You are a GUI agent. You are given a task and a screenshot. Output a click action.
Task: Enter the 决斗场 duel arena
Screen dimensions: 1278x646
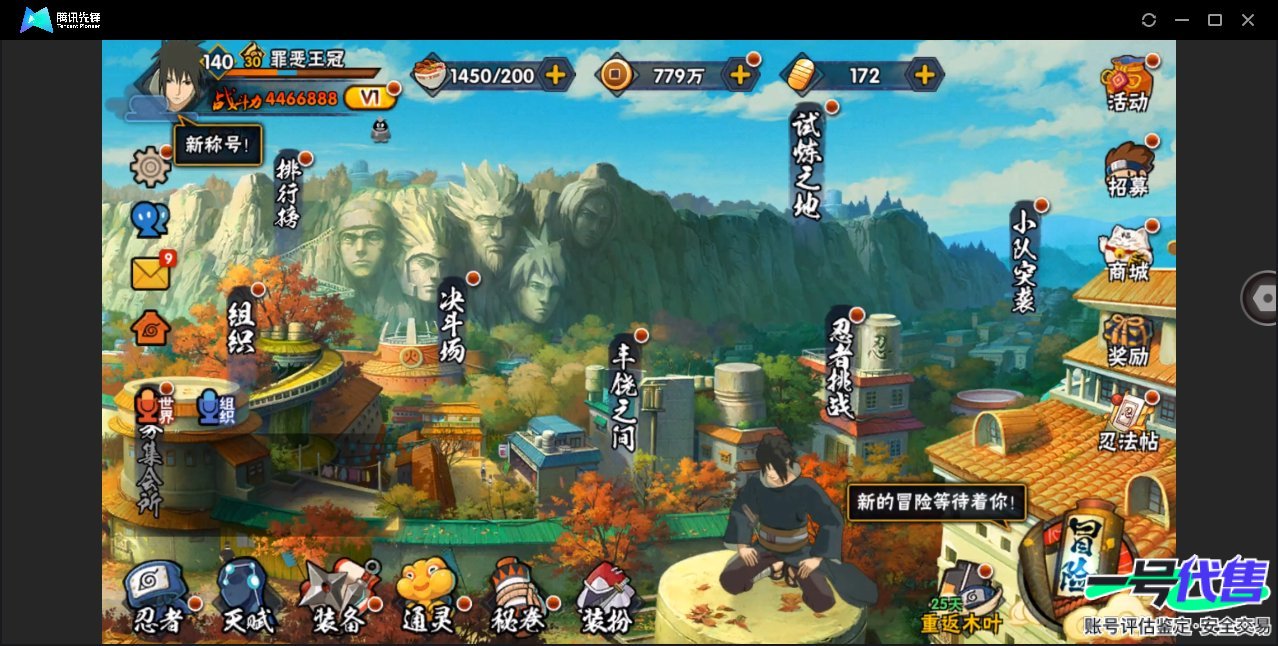click(452, 321)
